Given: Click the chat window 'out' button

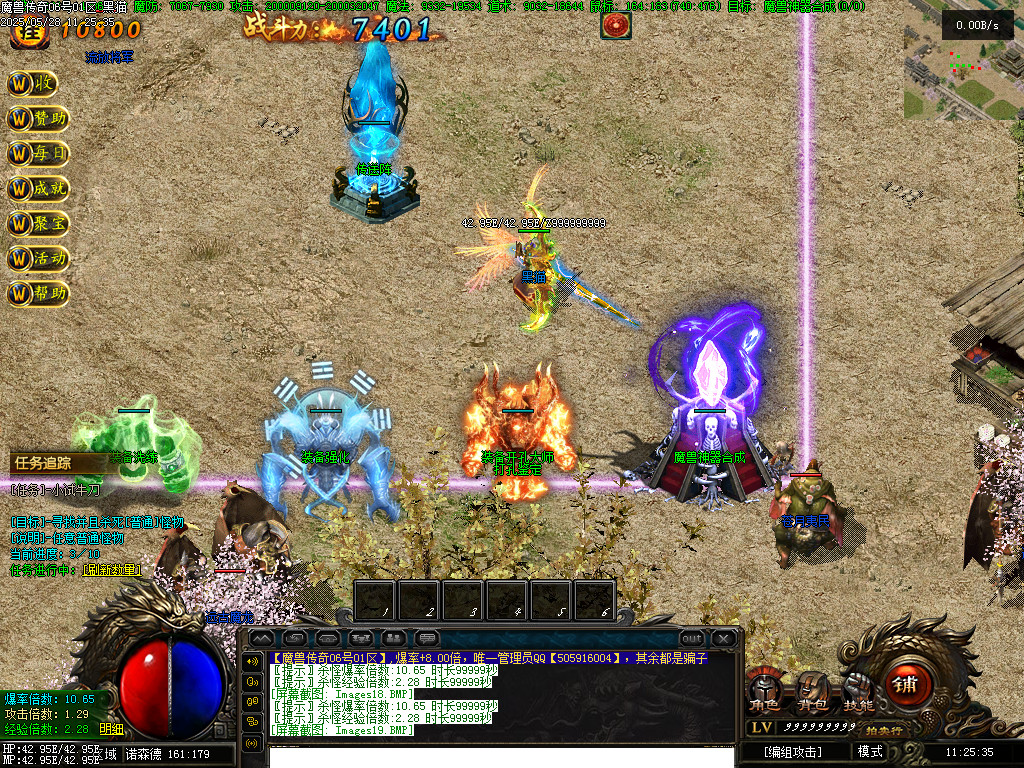Looking at the screenshot, I should click(x=691, y=638).
